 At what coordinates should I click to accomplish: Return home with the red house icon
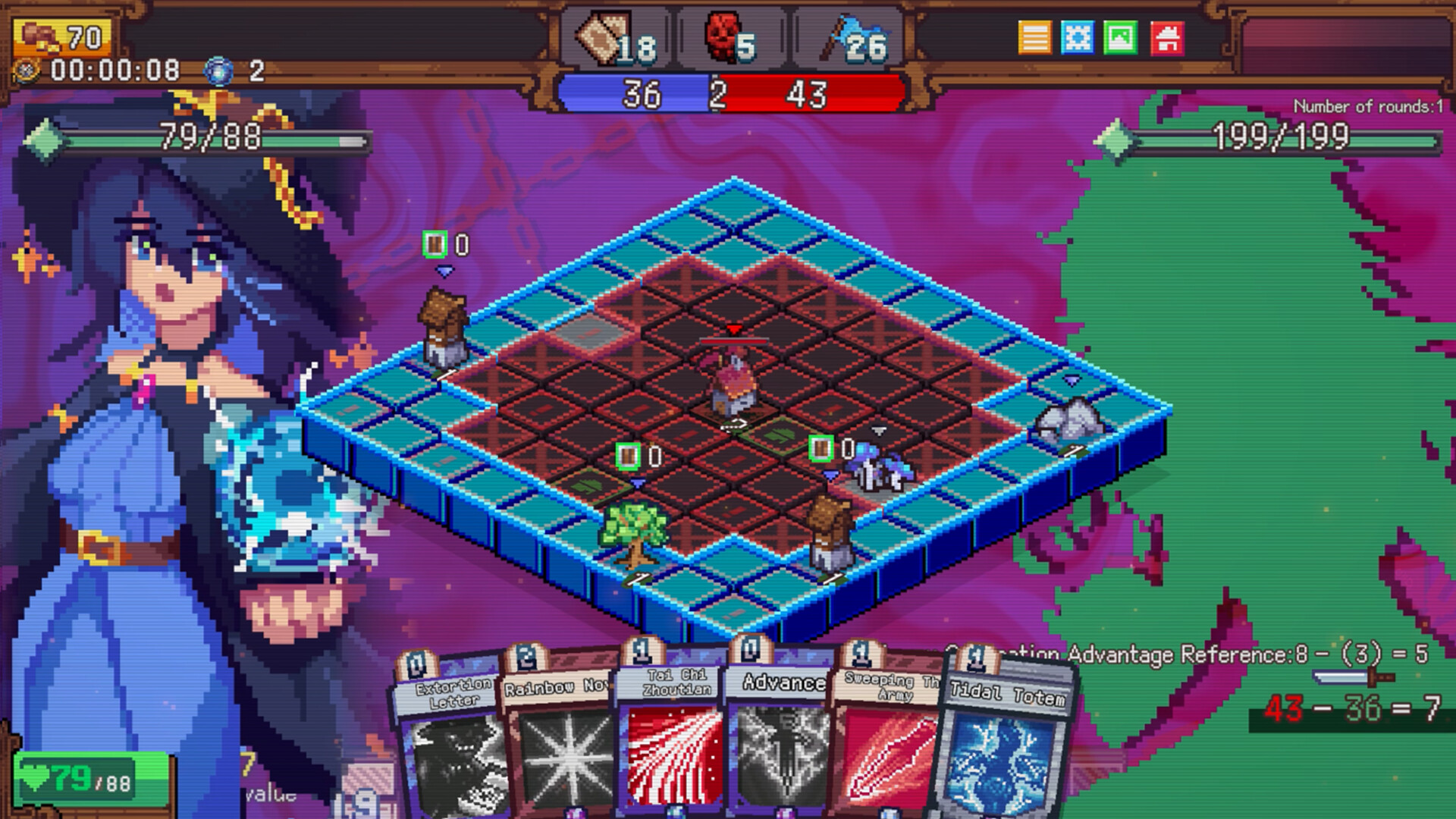(x=1167, y=38)
